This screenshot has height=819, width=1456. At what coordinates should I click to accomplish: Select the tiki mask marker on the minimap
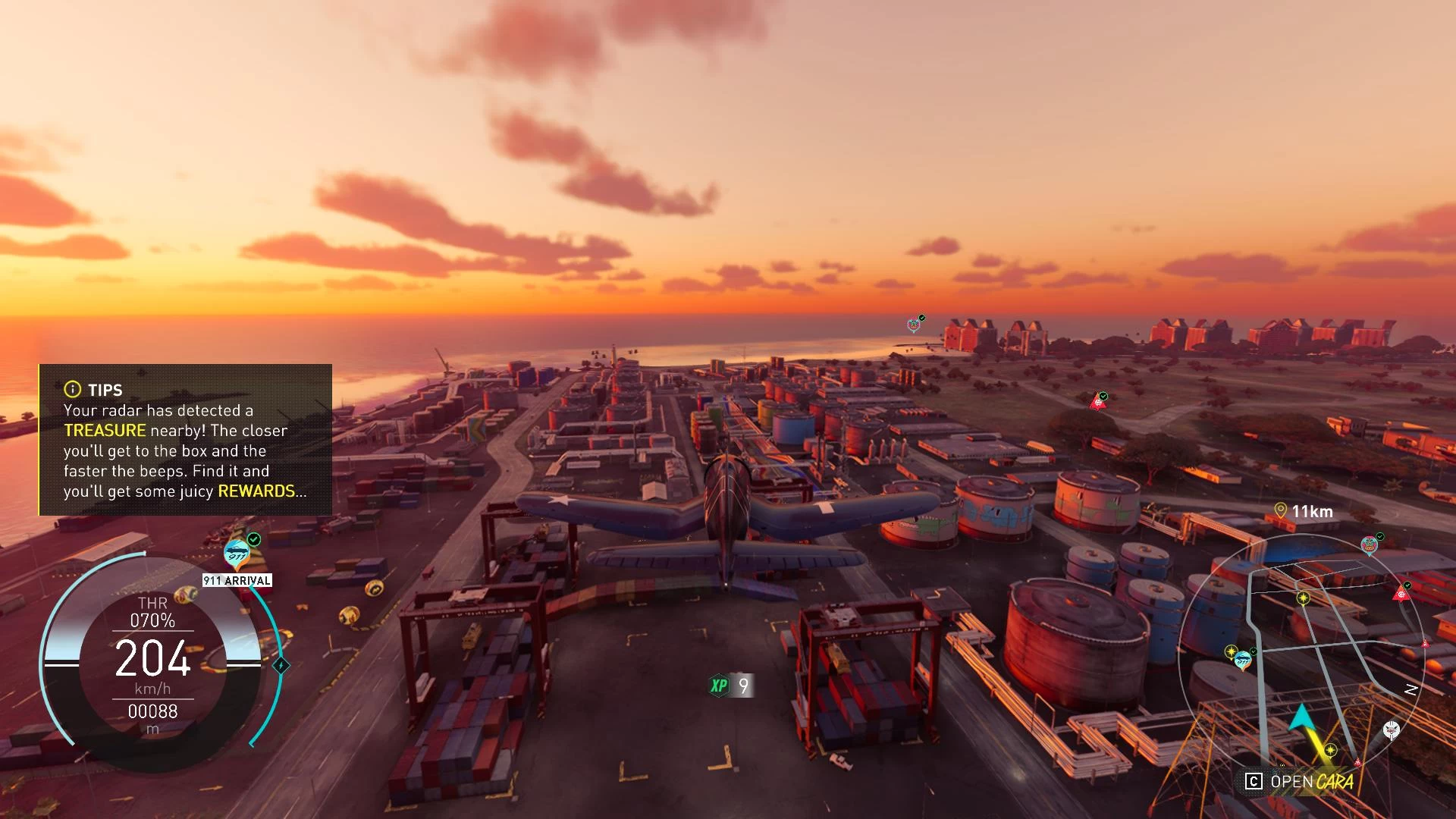click(1369, 545)
